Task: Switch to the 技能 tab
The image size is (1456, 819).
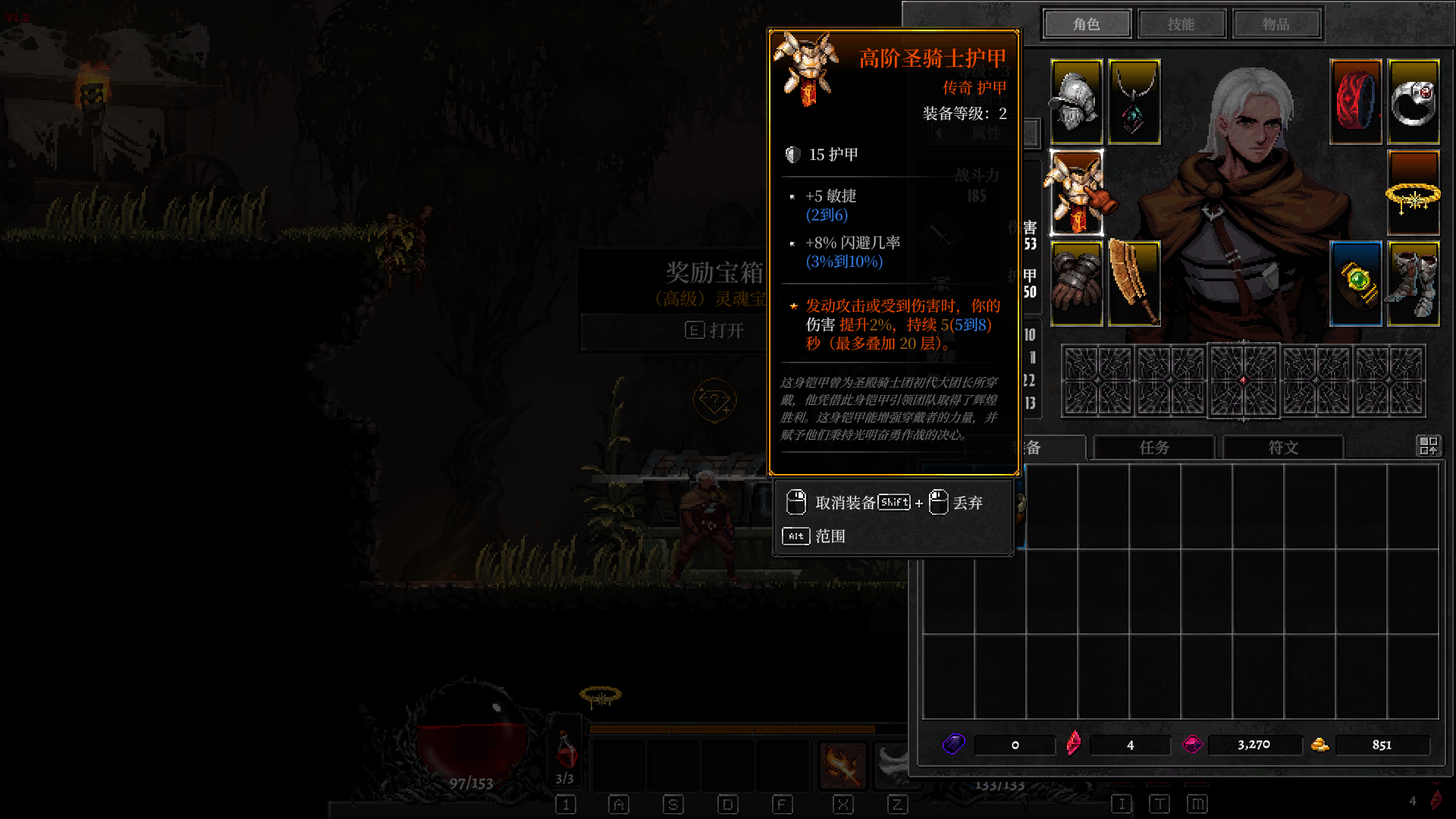Action: pos(1181,24)
